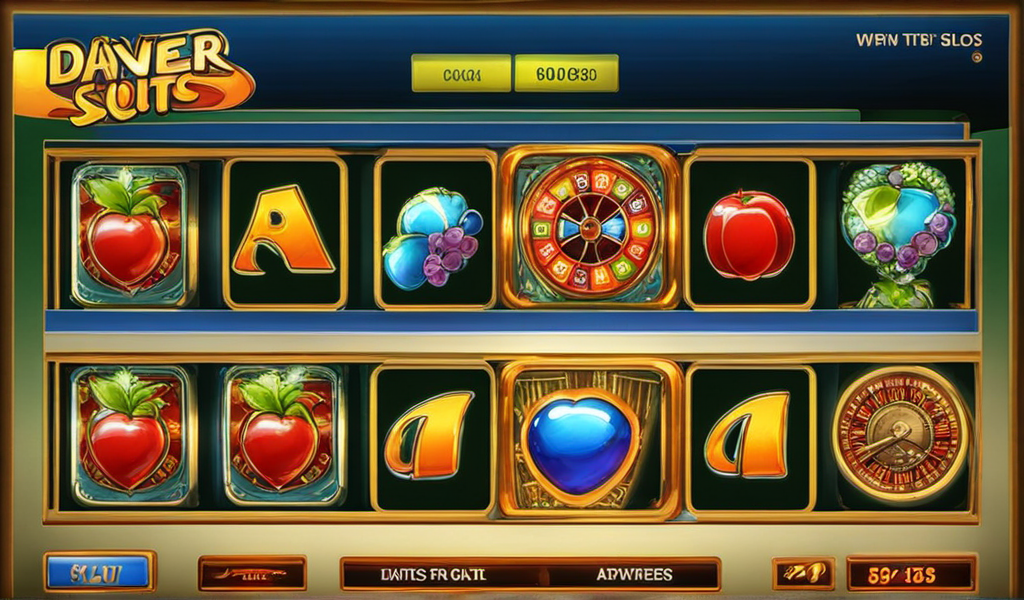Click the right yellow button showing numbers
Image resolution: width=1024 pixels, height=600 pixels.
tap(566, 73)
